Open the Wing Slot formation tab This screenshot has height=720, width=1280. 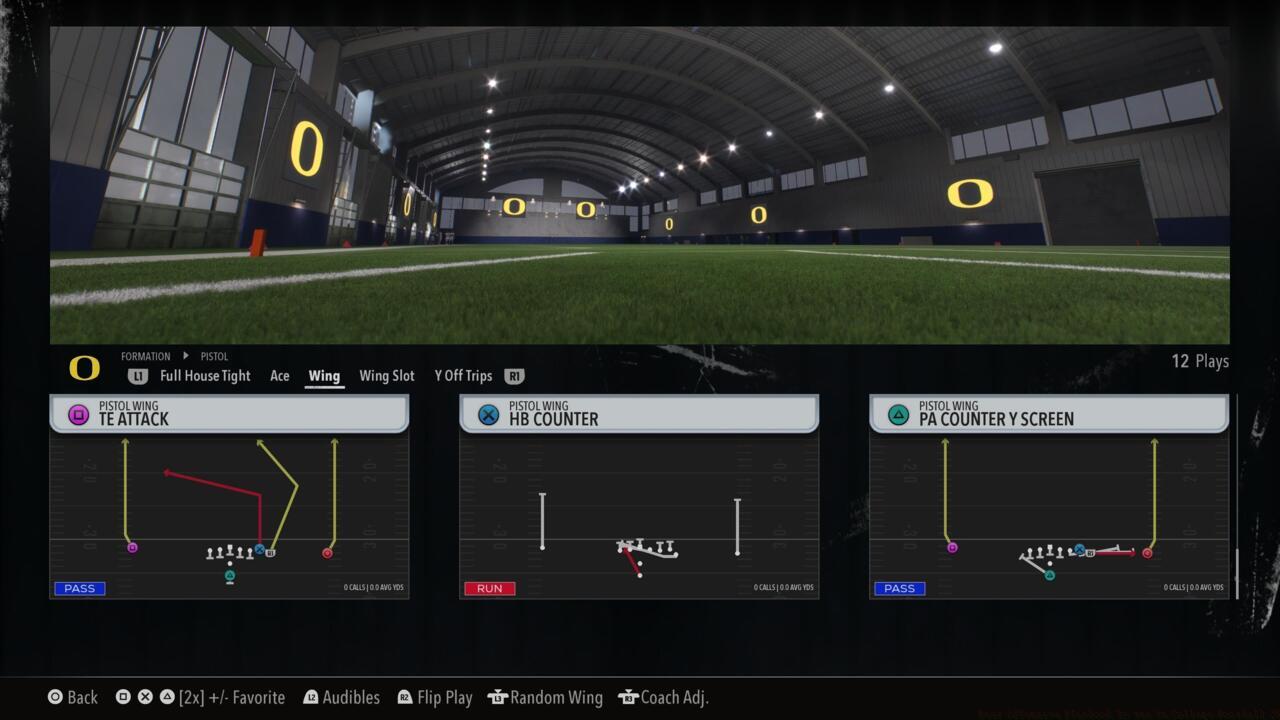coord(386,376)
